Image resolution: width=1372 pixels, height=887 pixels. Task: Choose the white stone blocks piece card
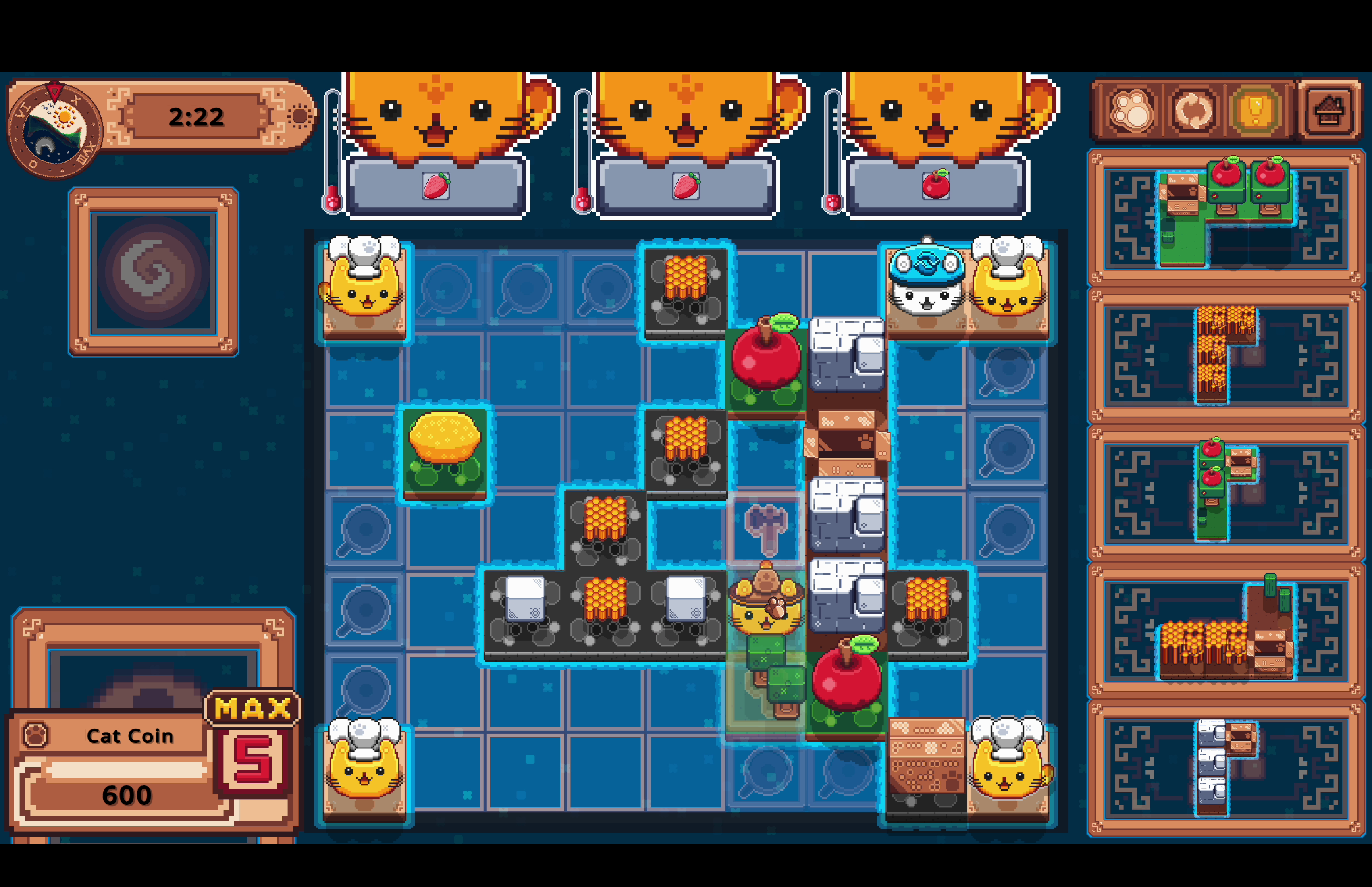1226,767
